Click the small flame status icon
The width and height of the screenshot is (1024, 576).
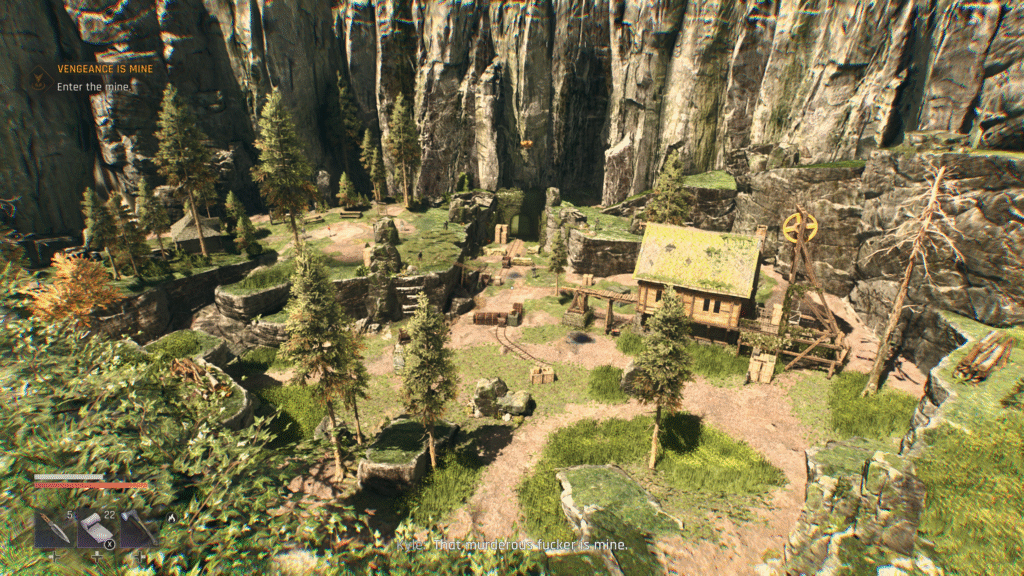[x=172, y=518]
